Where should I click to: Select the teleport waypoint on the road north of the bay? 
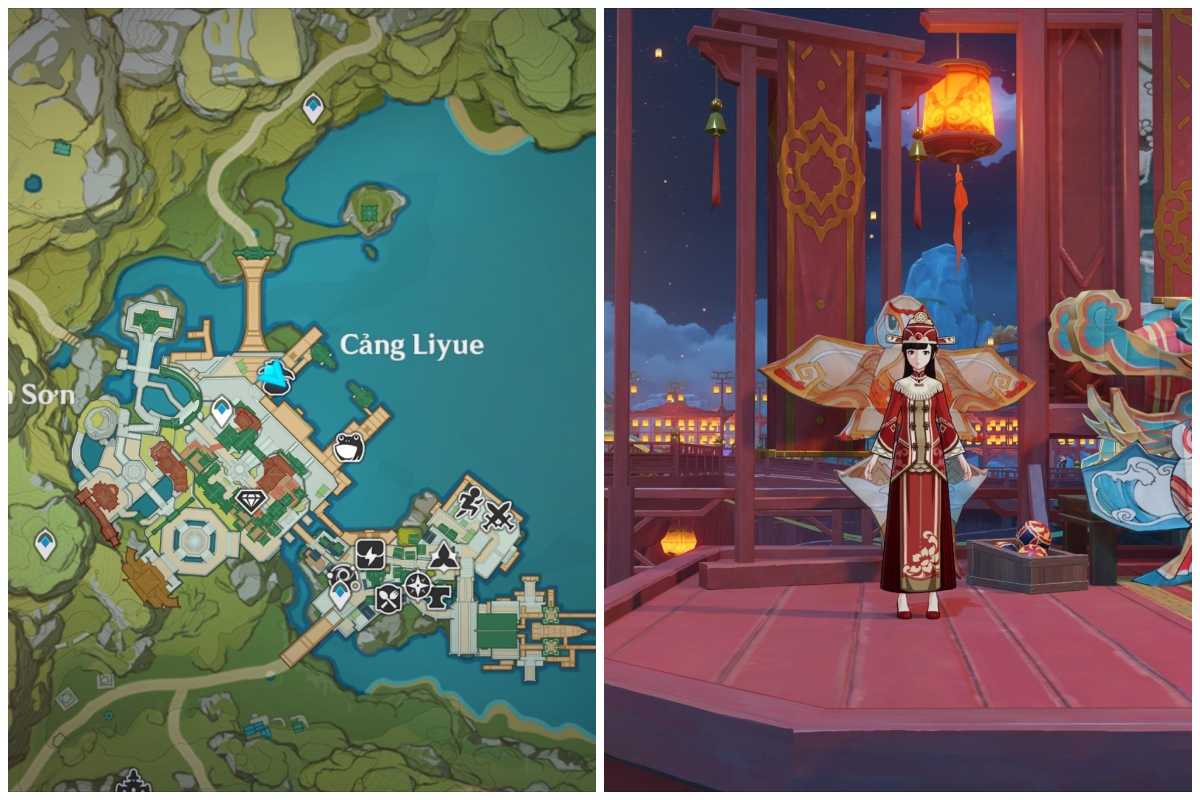tap(313, 107)
